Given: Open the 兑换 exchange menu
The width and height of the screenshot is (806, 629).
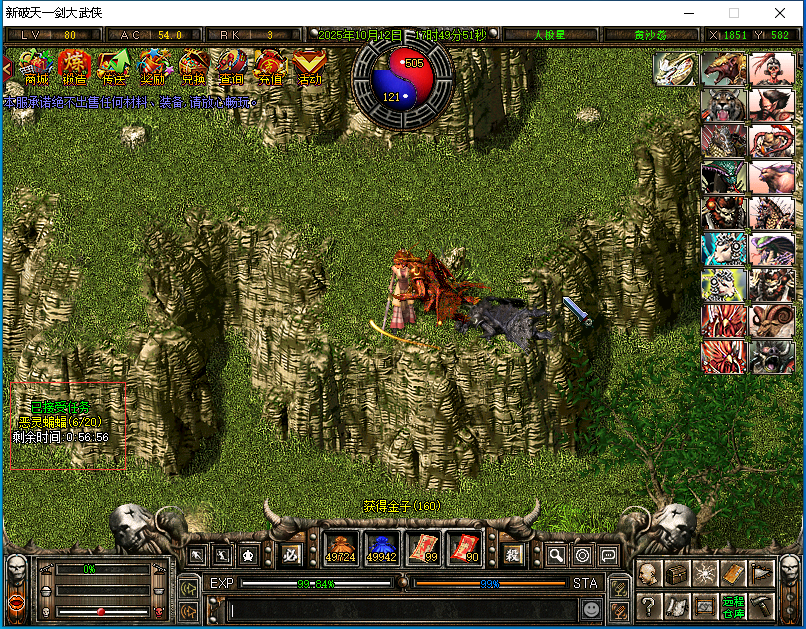Looking at the screenshot, I should (x=193, y=68).
